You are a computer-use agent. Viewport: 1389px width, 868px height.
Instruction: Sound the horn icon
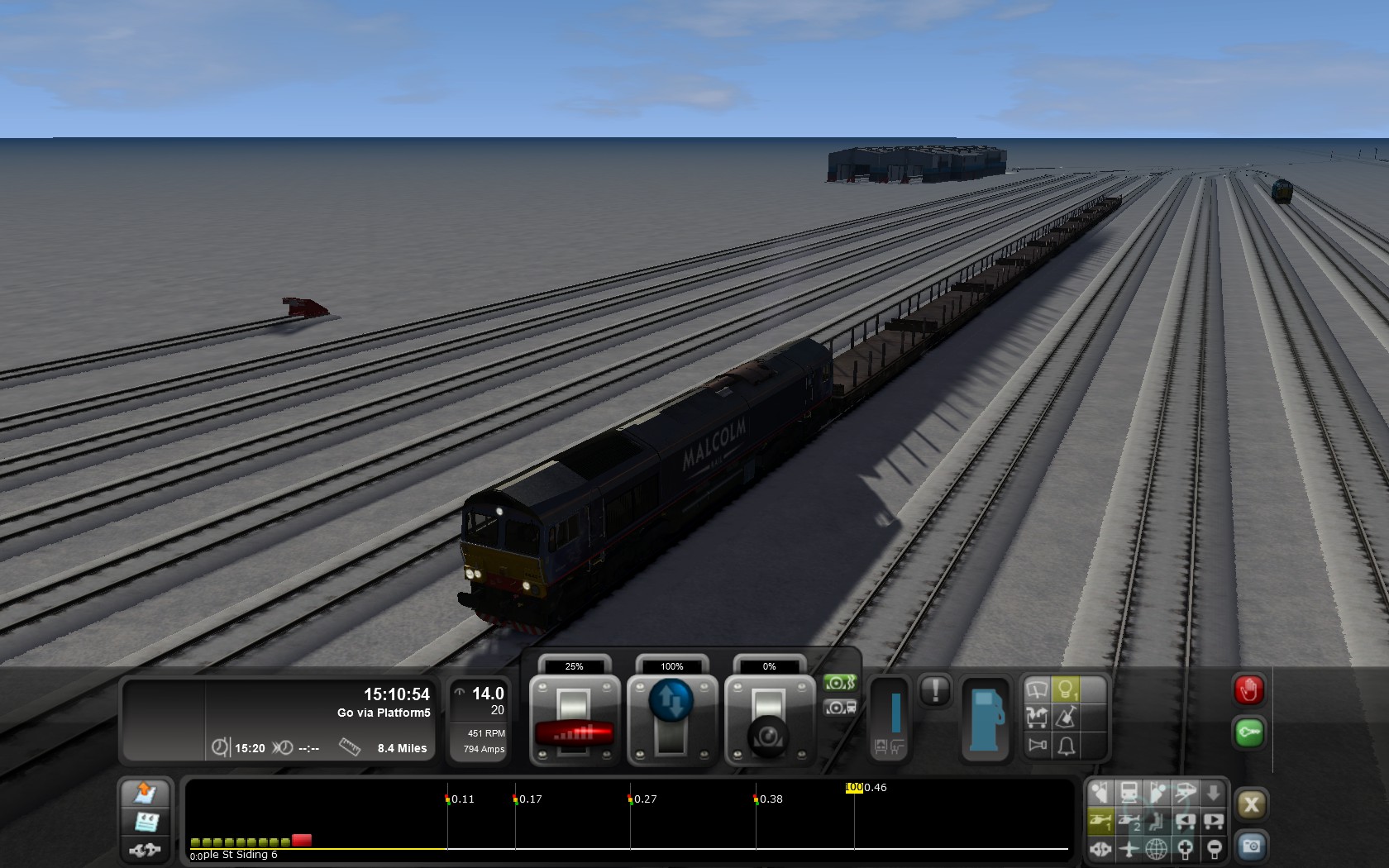(x=1037, y=746)
